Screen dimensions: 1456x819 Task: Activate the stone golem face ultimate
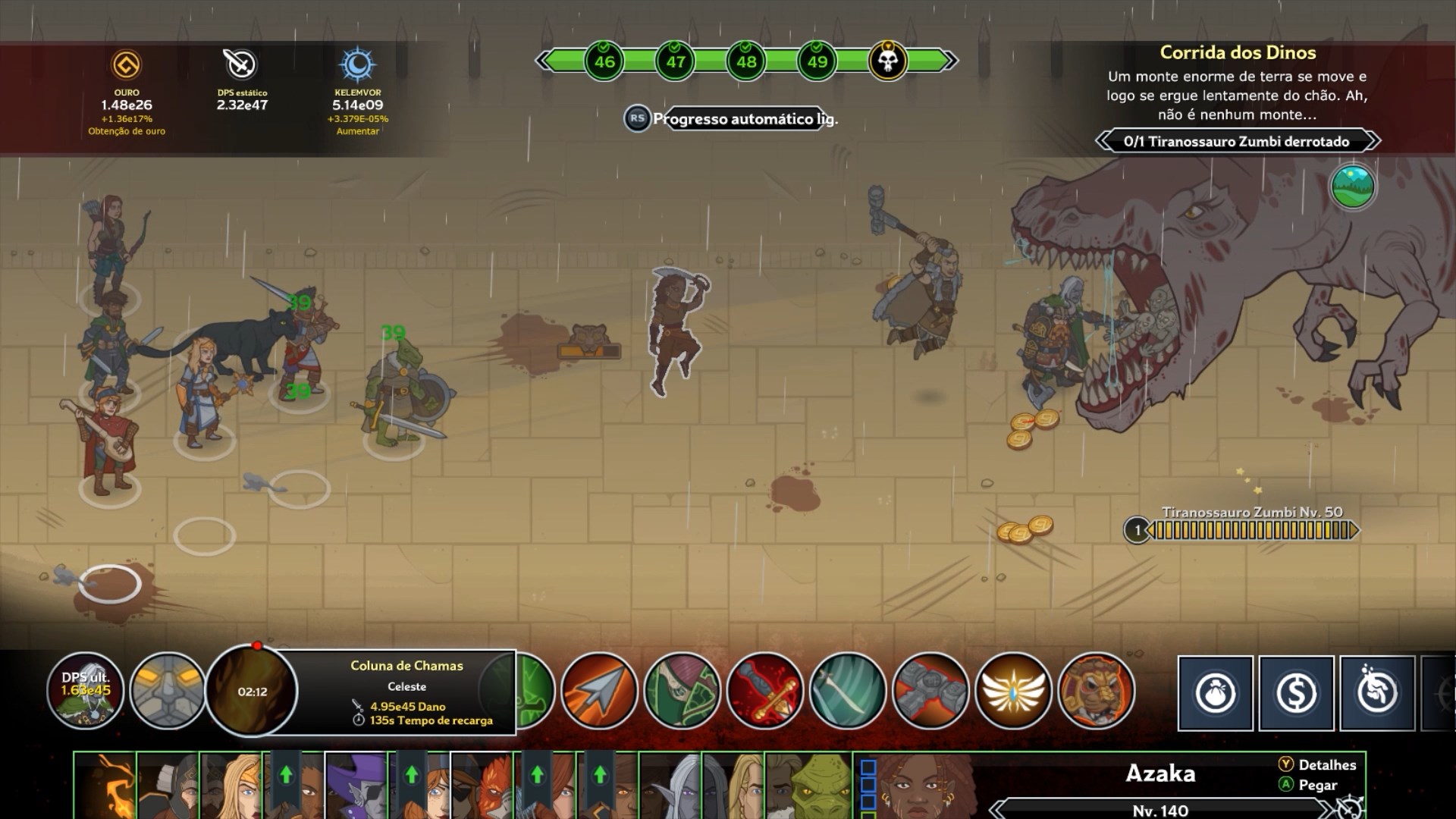(168, 691)
